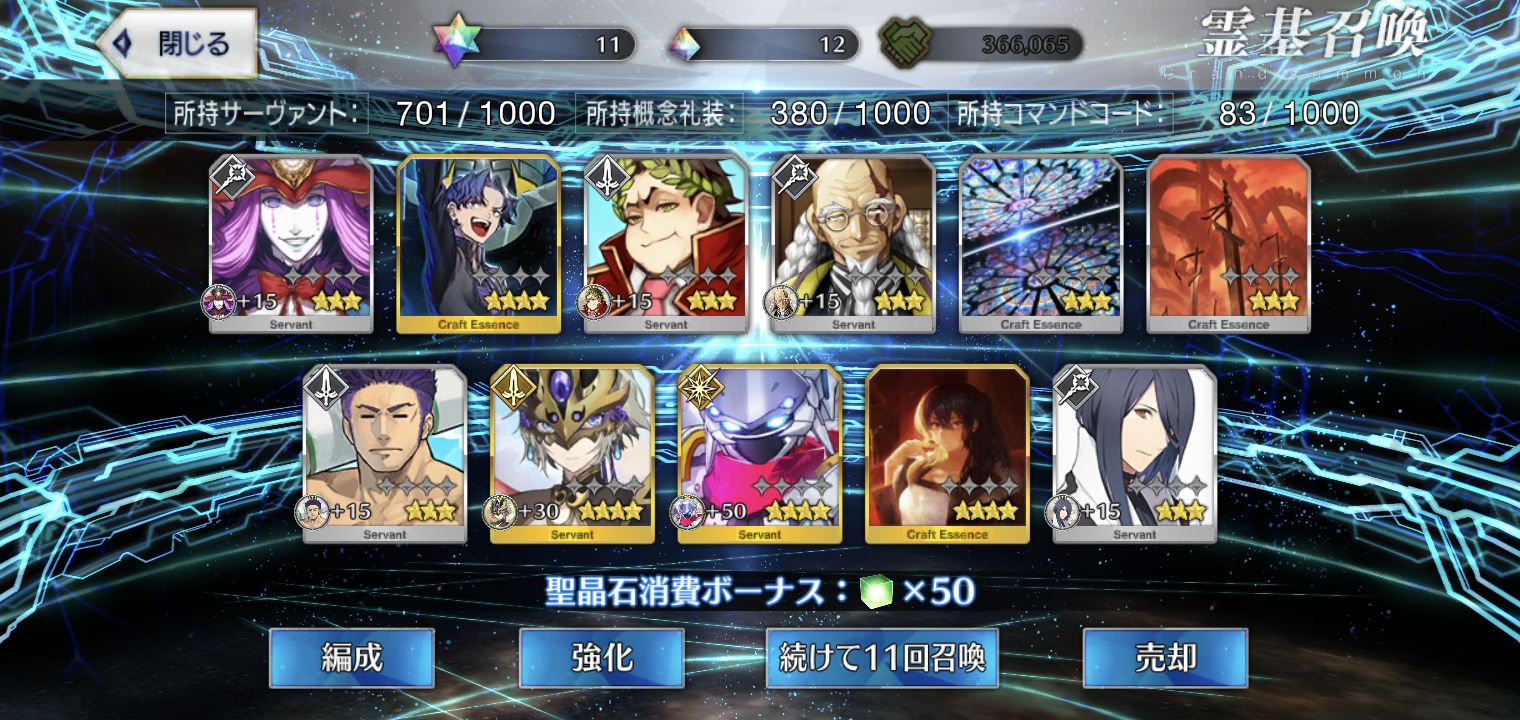Close the summon results with 閉じる
Image resolution: width=1520 pixels, height=720 pixels.
coord(178,44)
